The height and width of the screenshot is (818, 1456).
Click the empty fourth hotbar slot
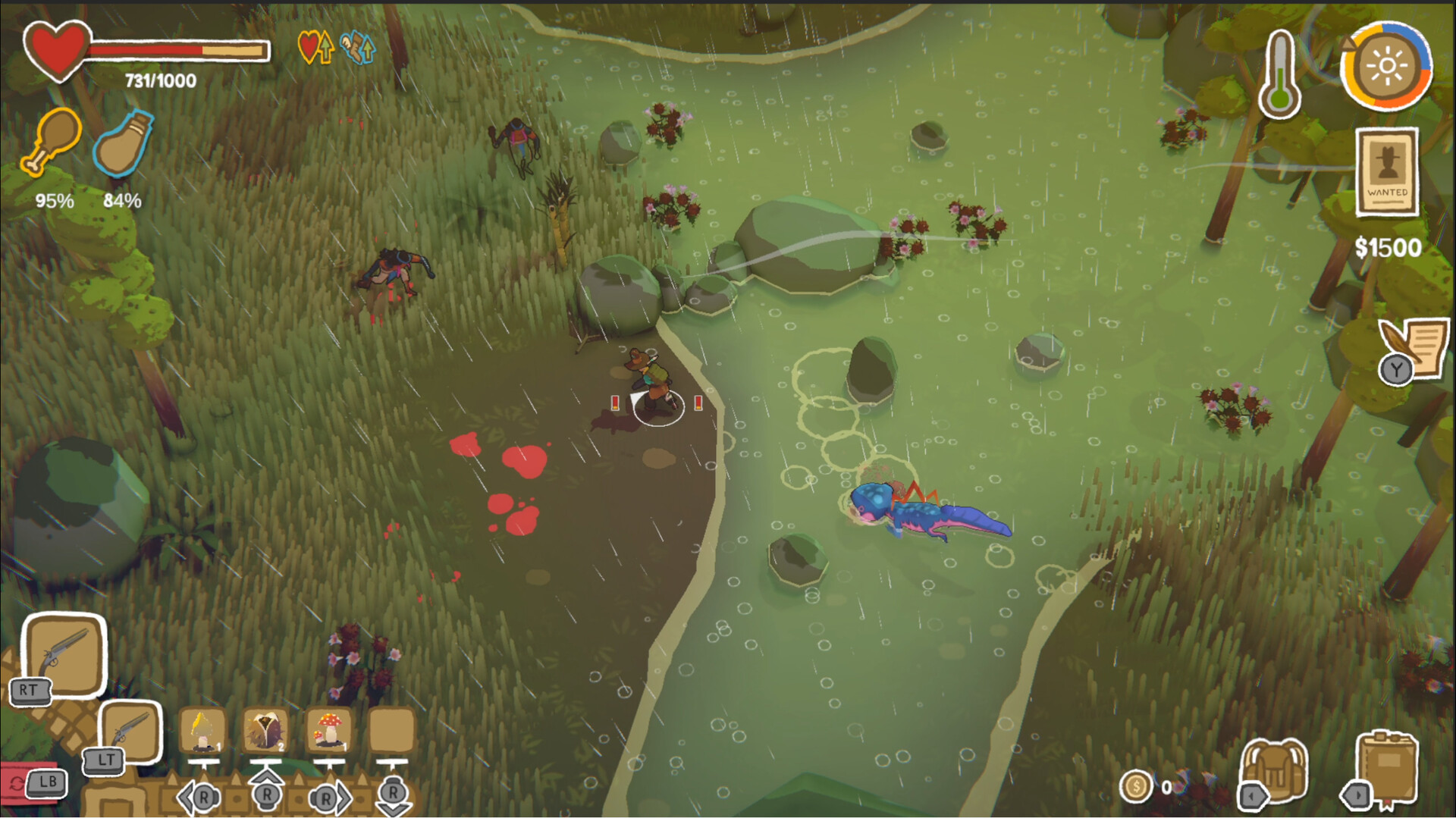point(392,730)
